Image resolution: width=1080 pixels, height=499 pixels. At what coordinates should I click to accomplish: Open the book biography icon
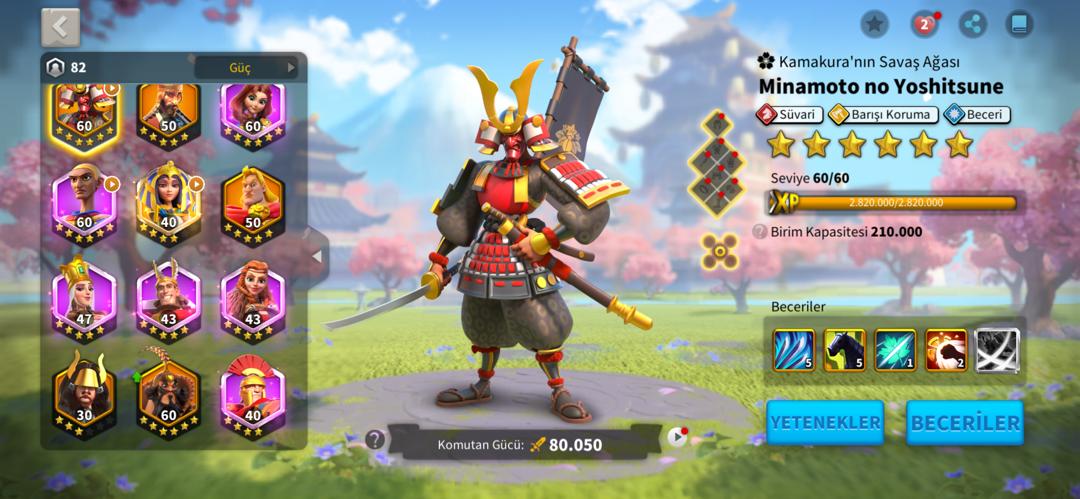(x=1019, y=24)
